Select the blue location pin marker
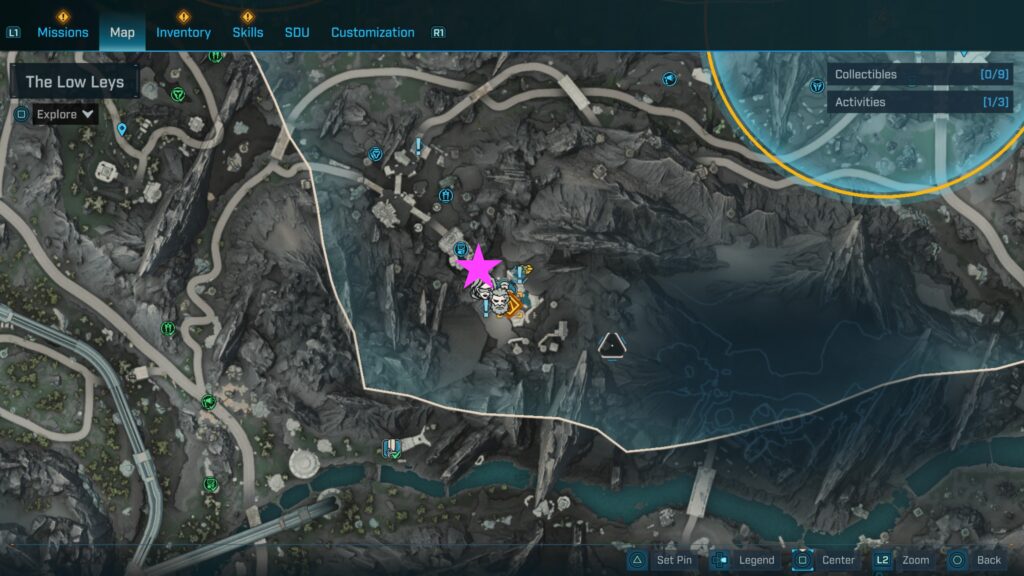The image size is (1024, 576). click(122, 129)
